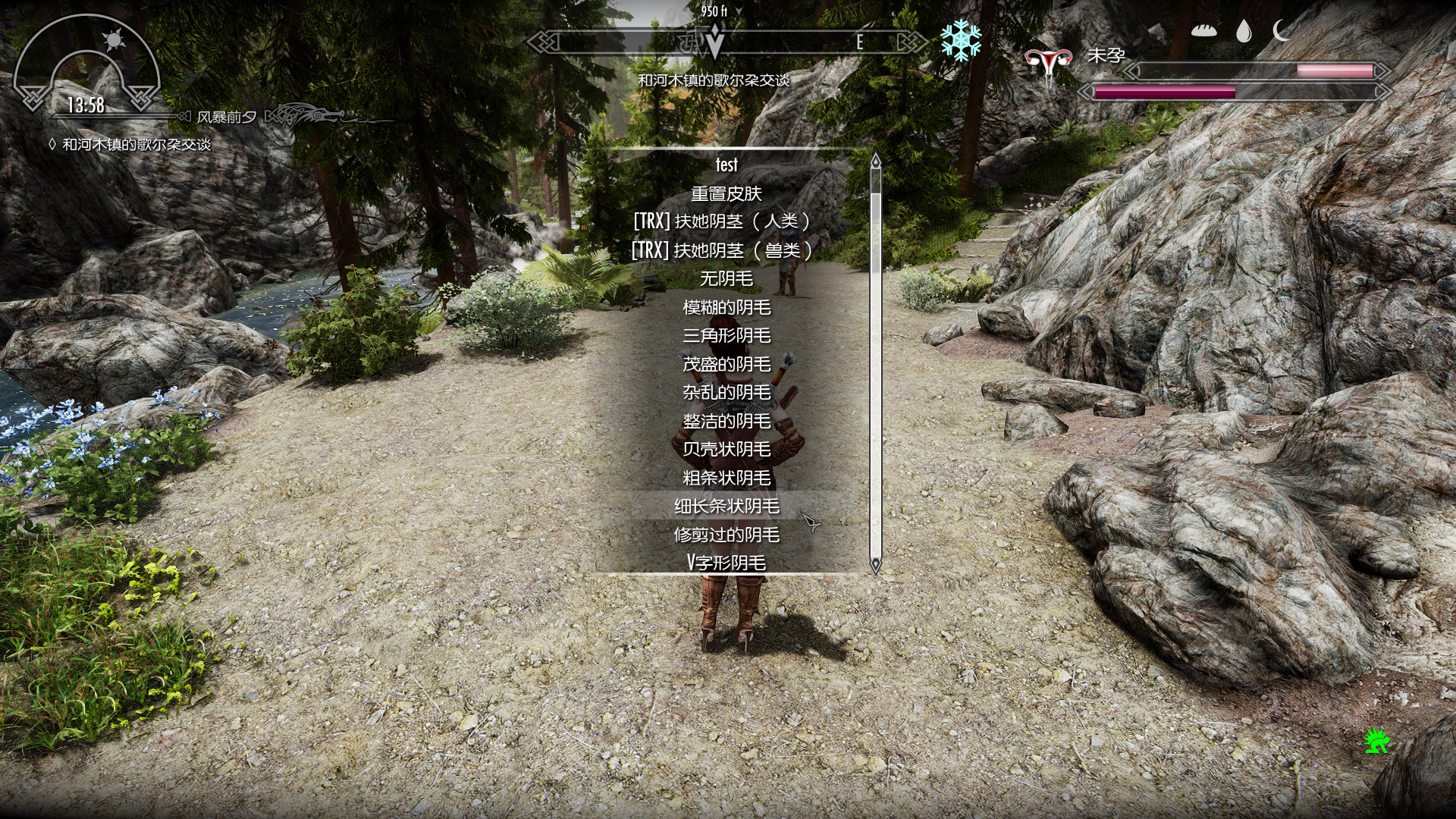Screen dimensions: 1456x819
Task: Choose the [TRX] 人类 menu entry
Action: 721,221
